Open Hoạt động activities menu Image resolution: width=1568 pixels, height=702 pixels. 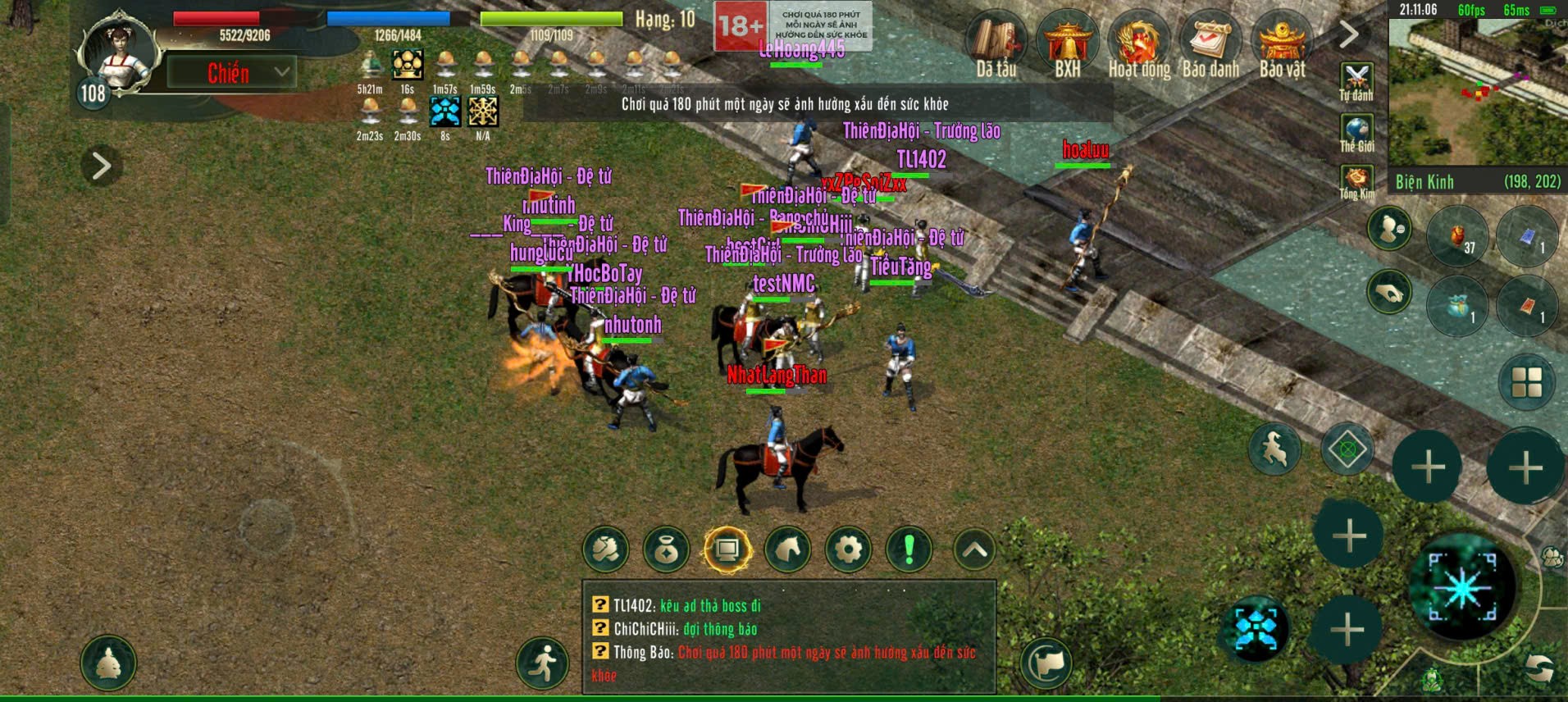pyautogui.click(x=1139, y=41)
